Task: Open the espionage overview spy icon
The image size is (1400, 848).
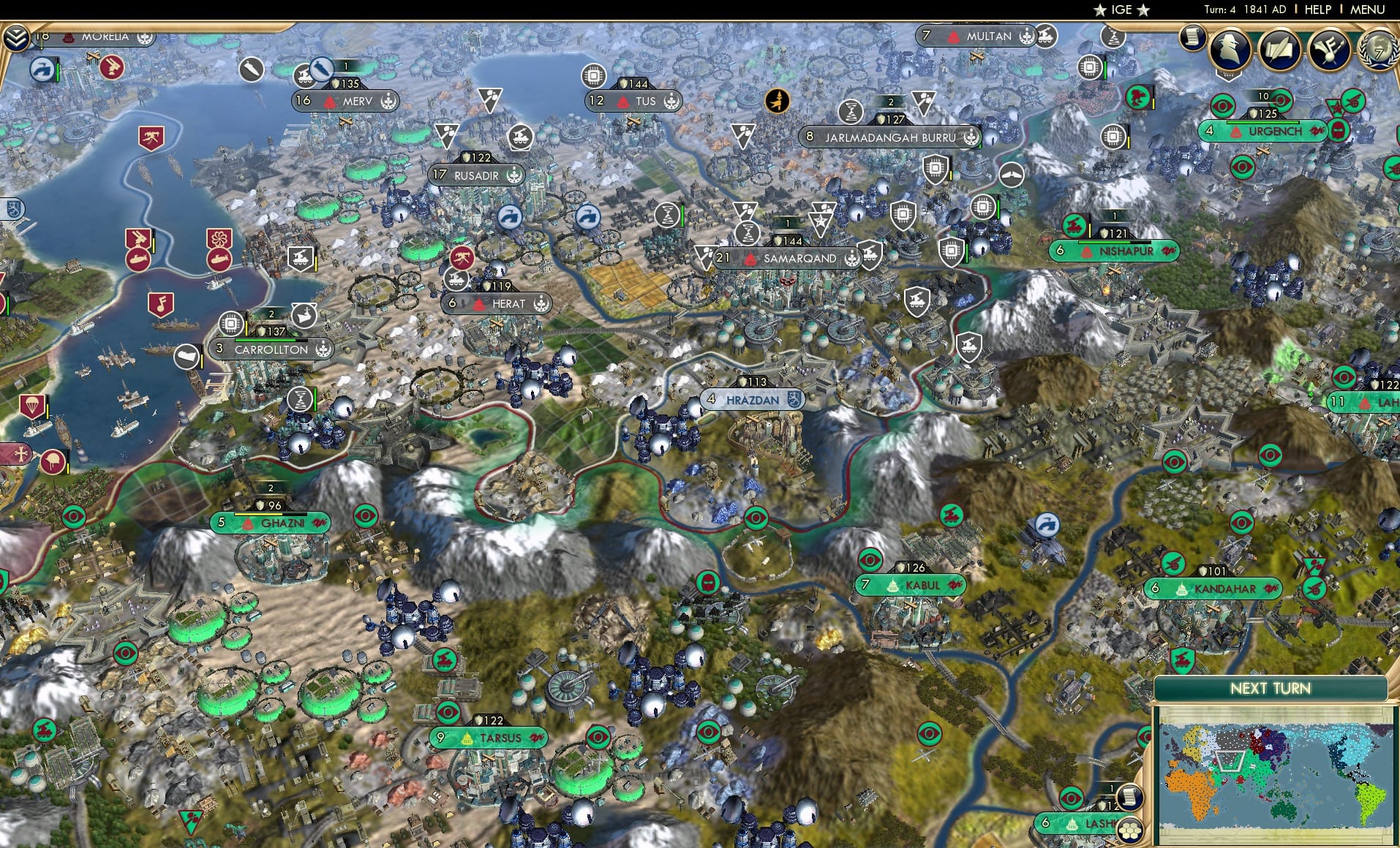Action: point(1228,51)
